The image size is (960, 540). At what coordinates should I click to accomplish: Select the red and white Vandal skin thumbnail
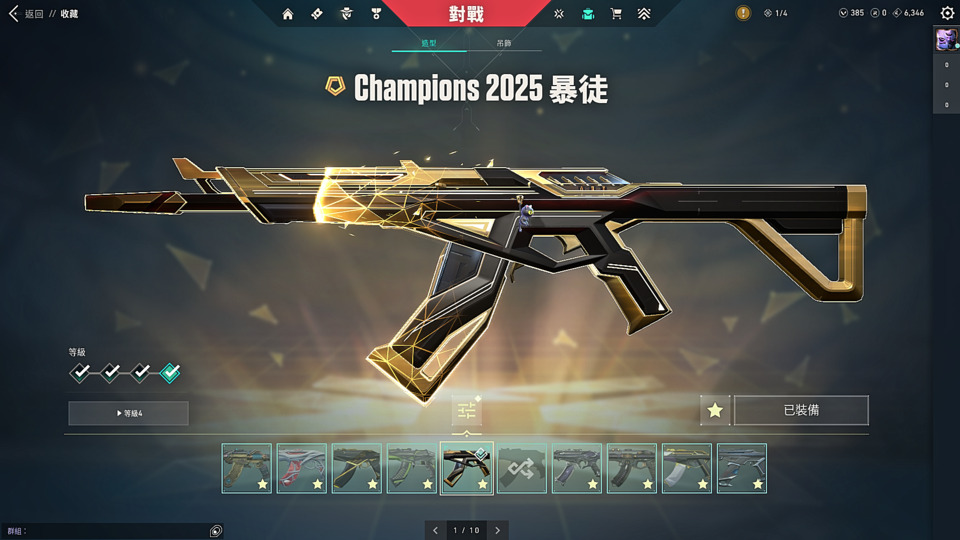coord(302,468)
